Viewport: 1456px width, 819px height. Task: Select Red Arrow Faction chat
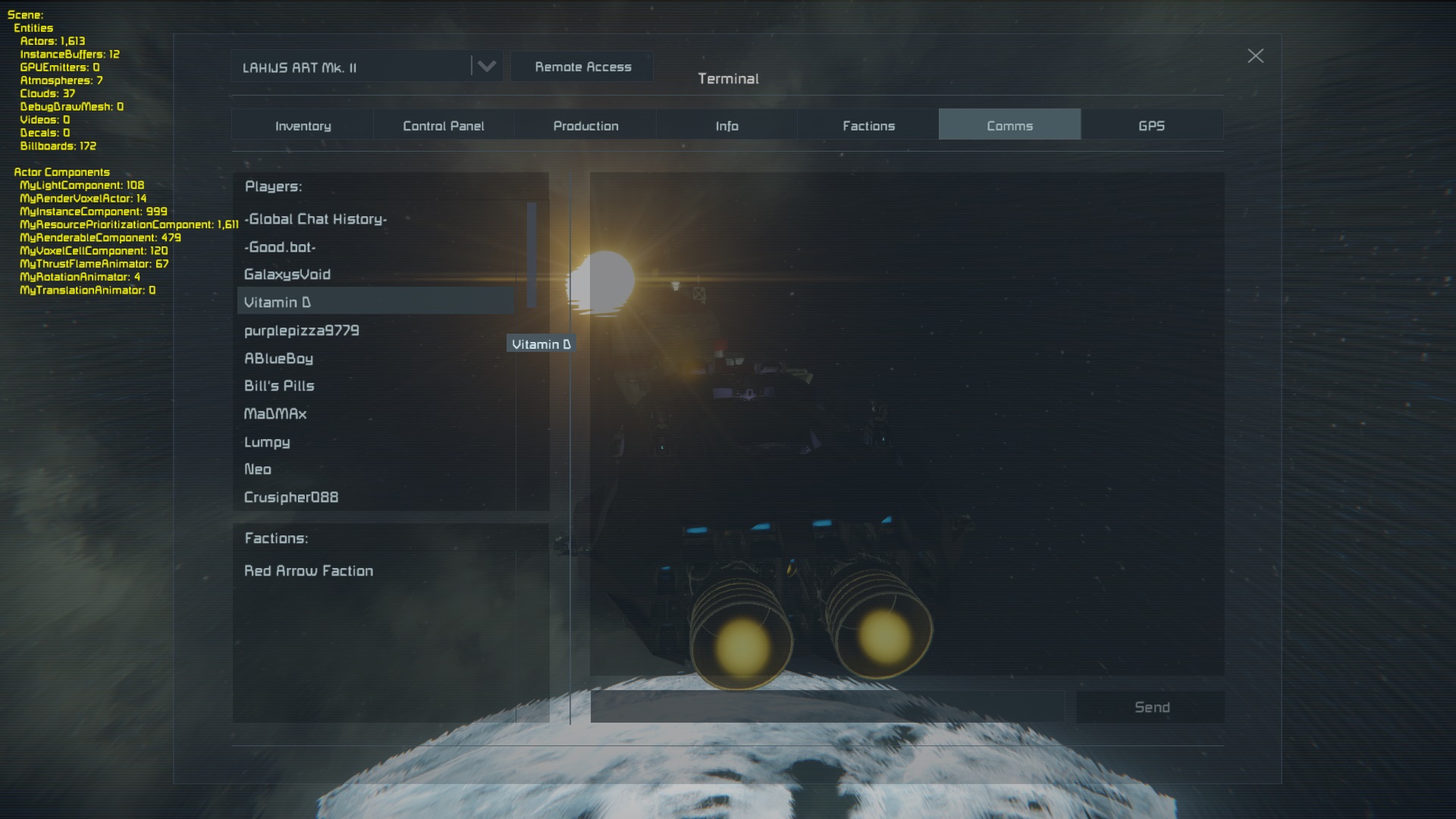(x=309, y=571)
